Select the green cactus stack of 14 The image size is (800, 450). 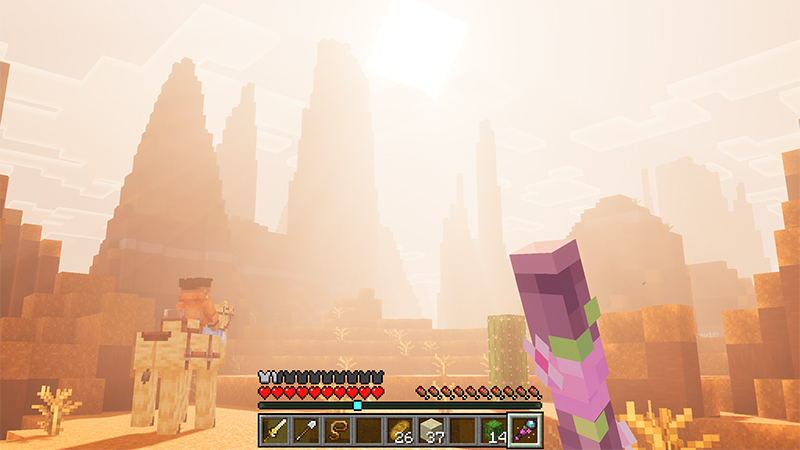493,431
